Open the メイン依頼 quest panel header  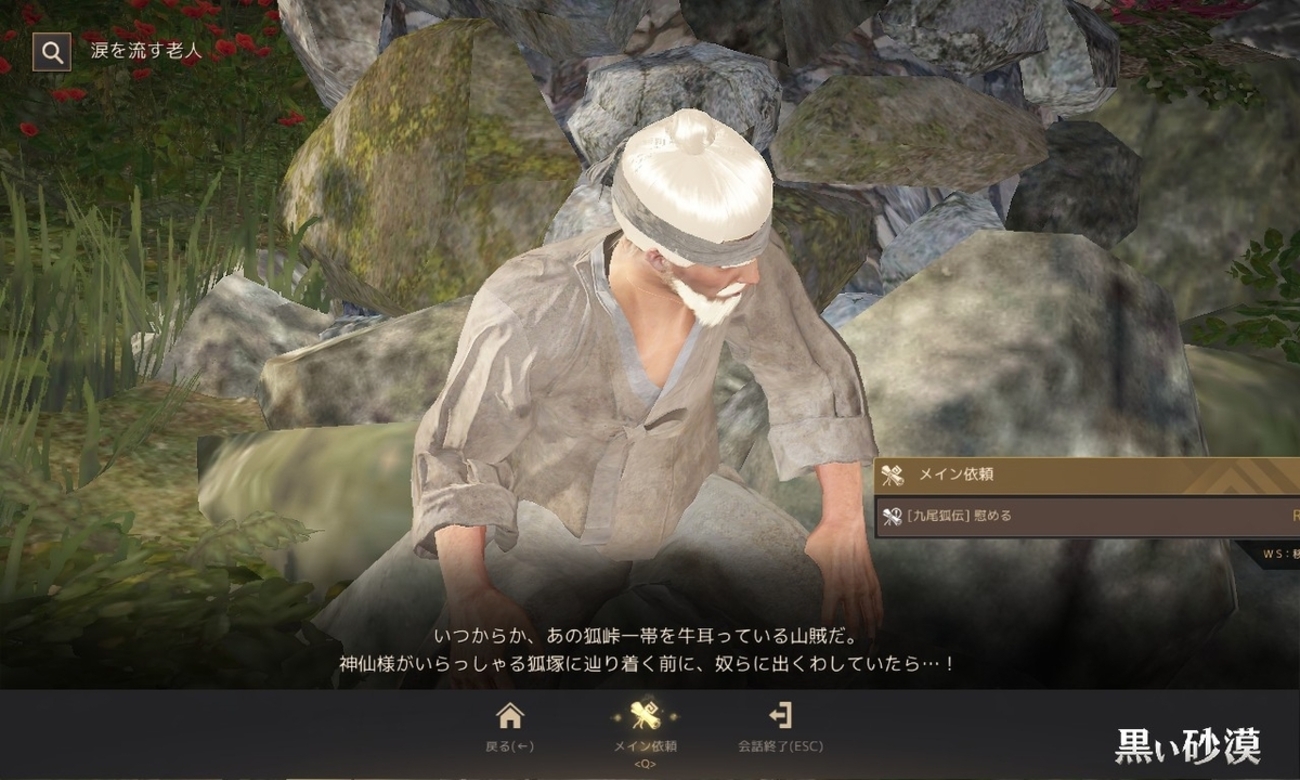pos(1085,475)
